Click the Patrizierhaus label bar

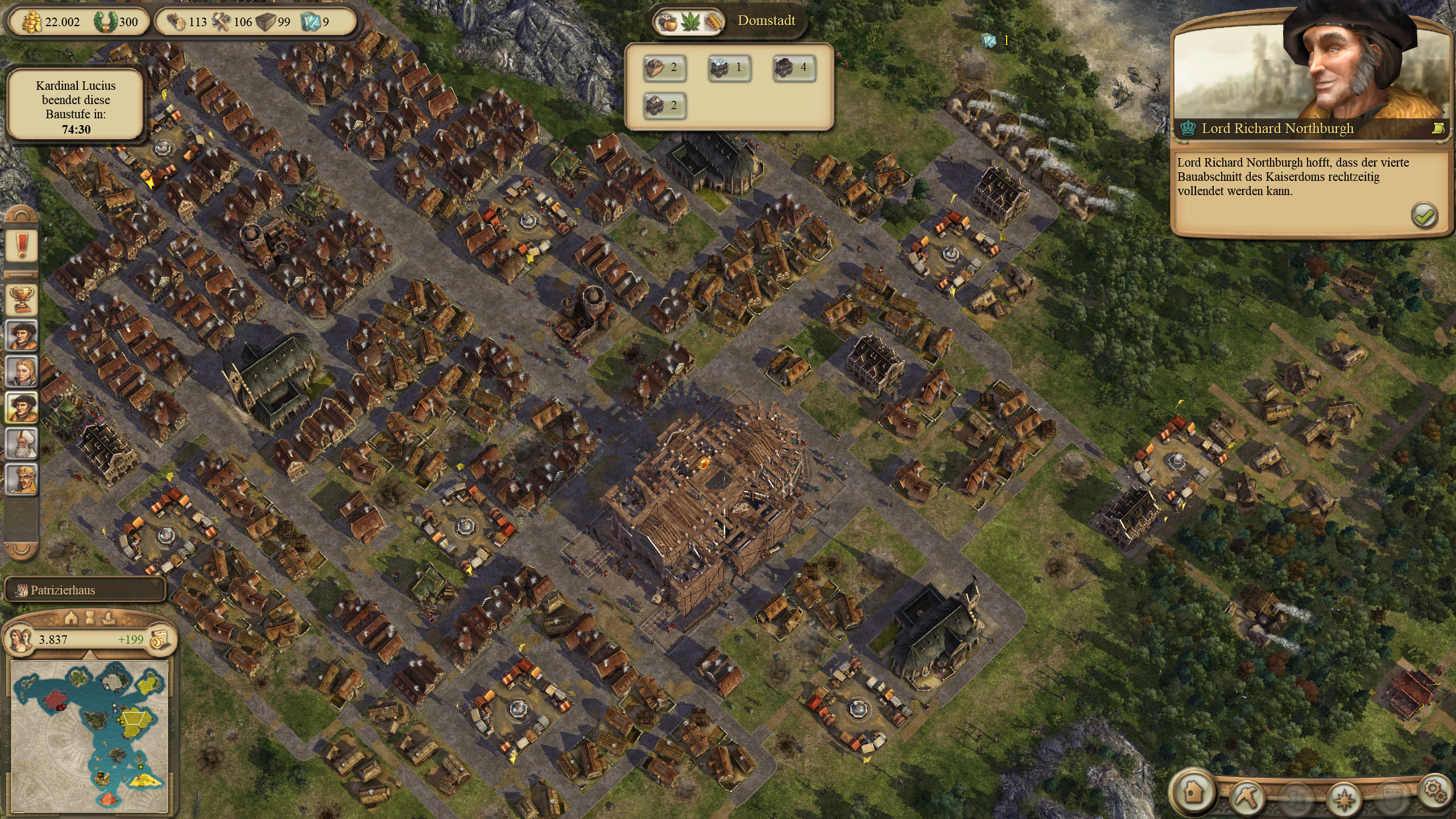pyautogui.click(x=85, y=590)
